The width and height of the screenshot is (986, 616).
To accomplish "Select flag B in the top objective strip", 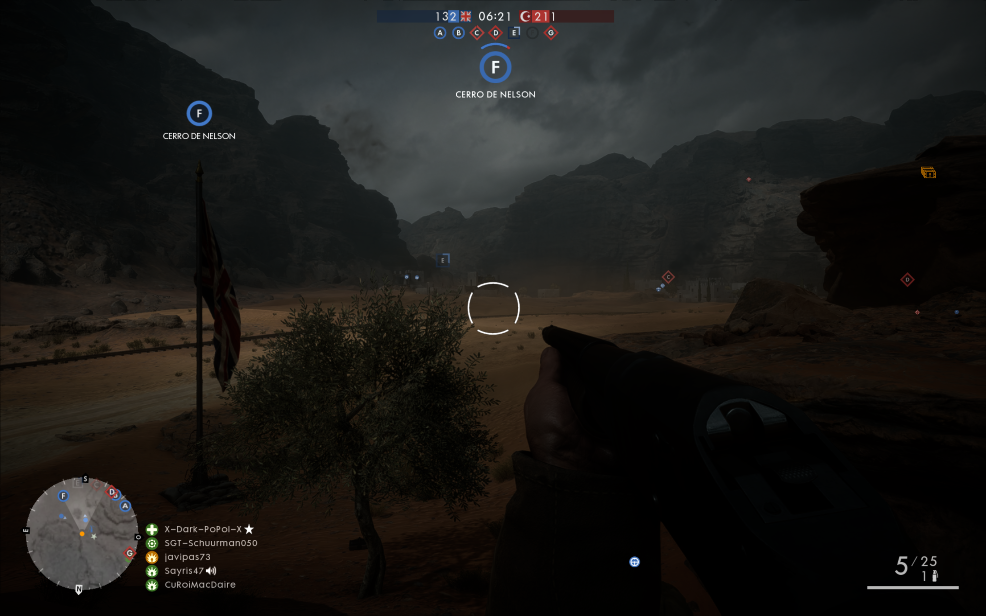I will tap(459, 33).
